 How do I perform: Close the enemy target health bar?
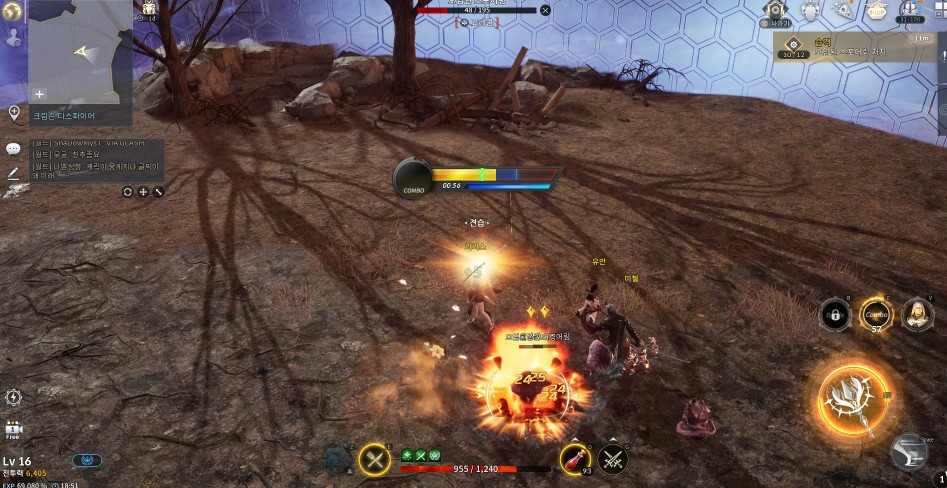545,10
